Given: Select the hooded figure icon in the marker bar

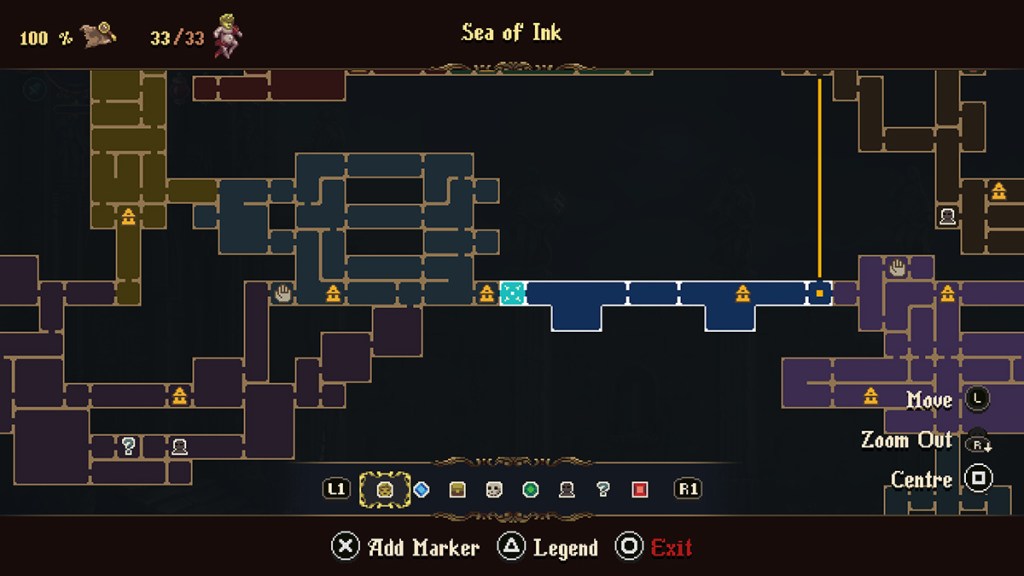Looking at the screenshot, I should (x=567, y=490).
